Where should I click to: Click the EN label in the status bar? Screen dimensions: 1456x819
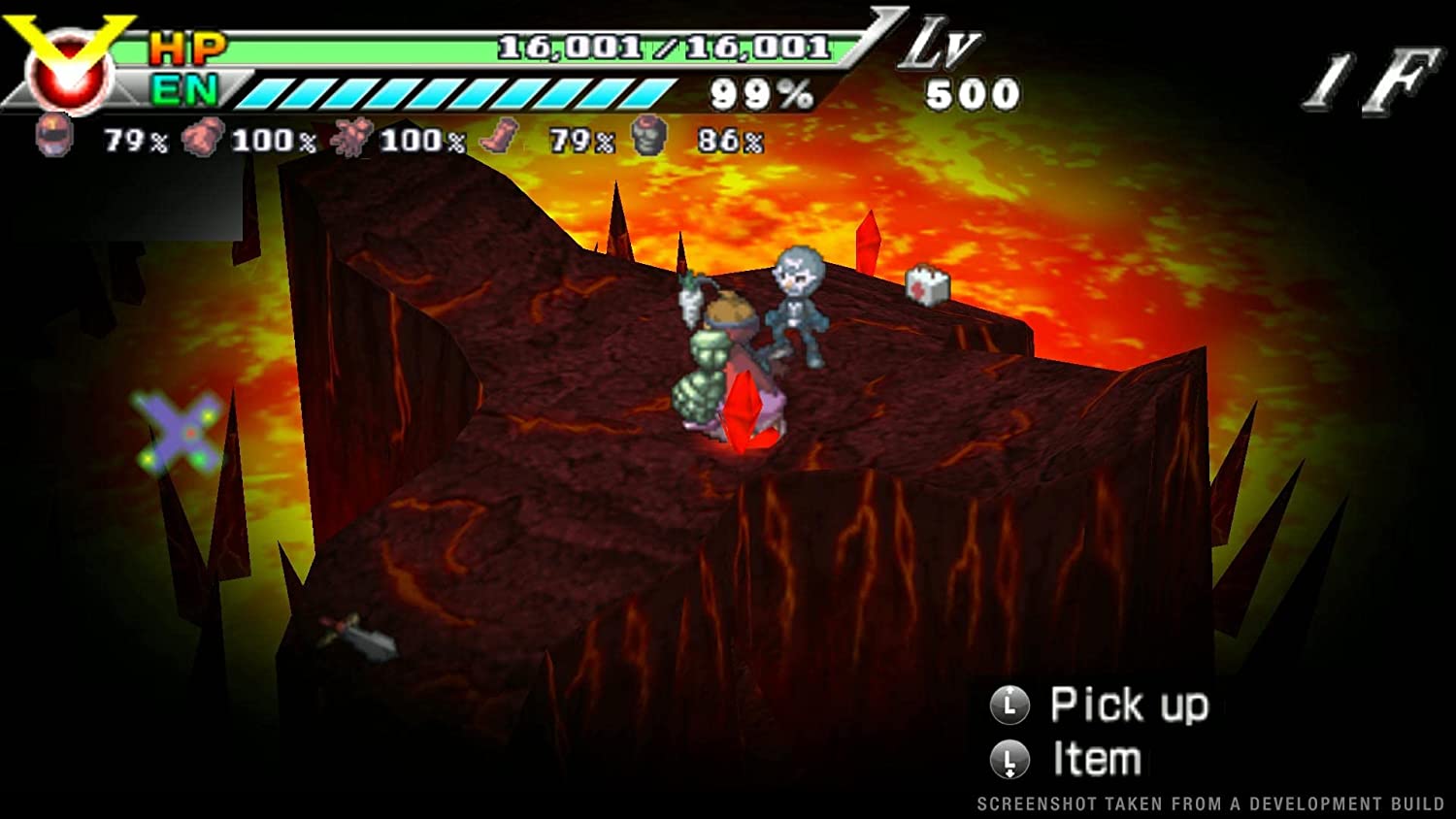click(x=187, y=92)
